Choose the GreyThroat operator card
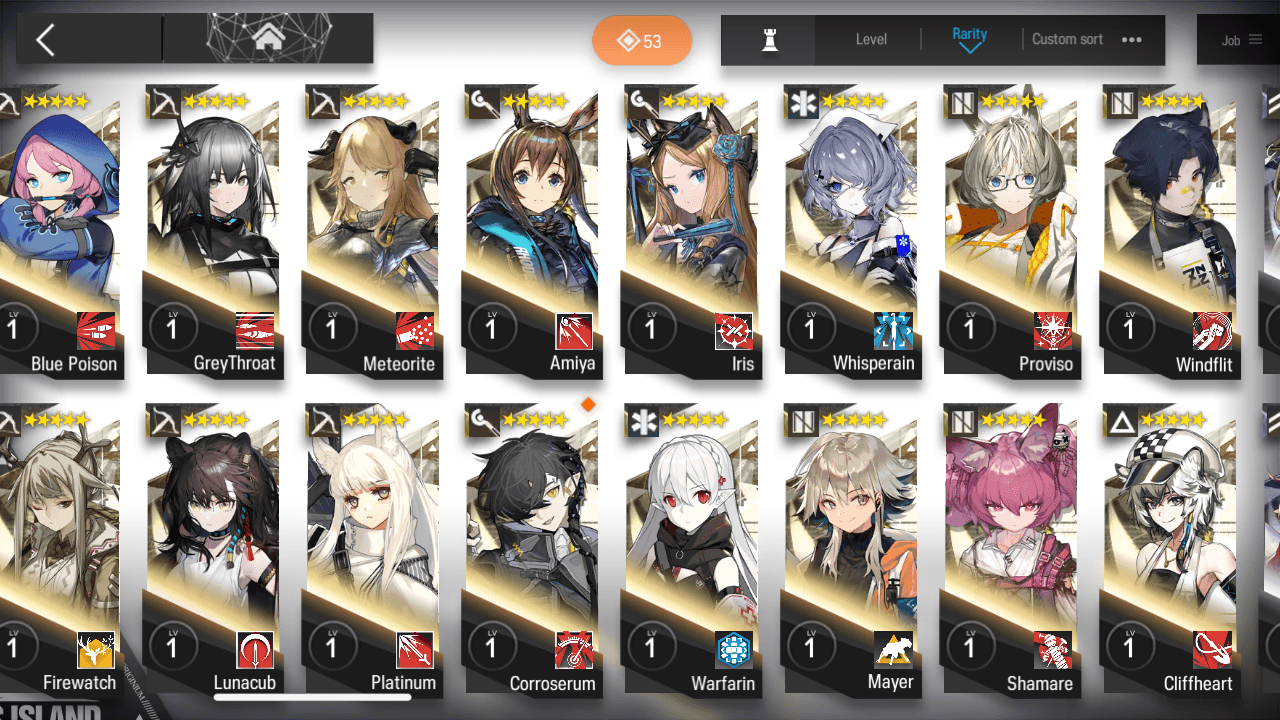This screenshot has height=720, width=1280. coord(214,230)
